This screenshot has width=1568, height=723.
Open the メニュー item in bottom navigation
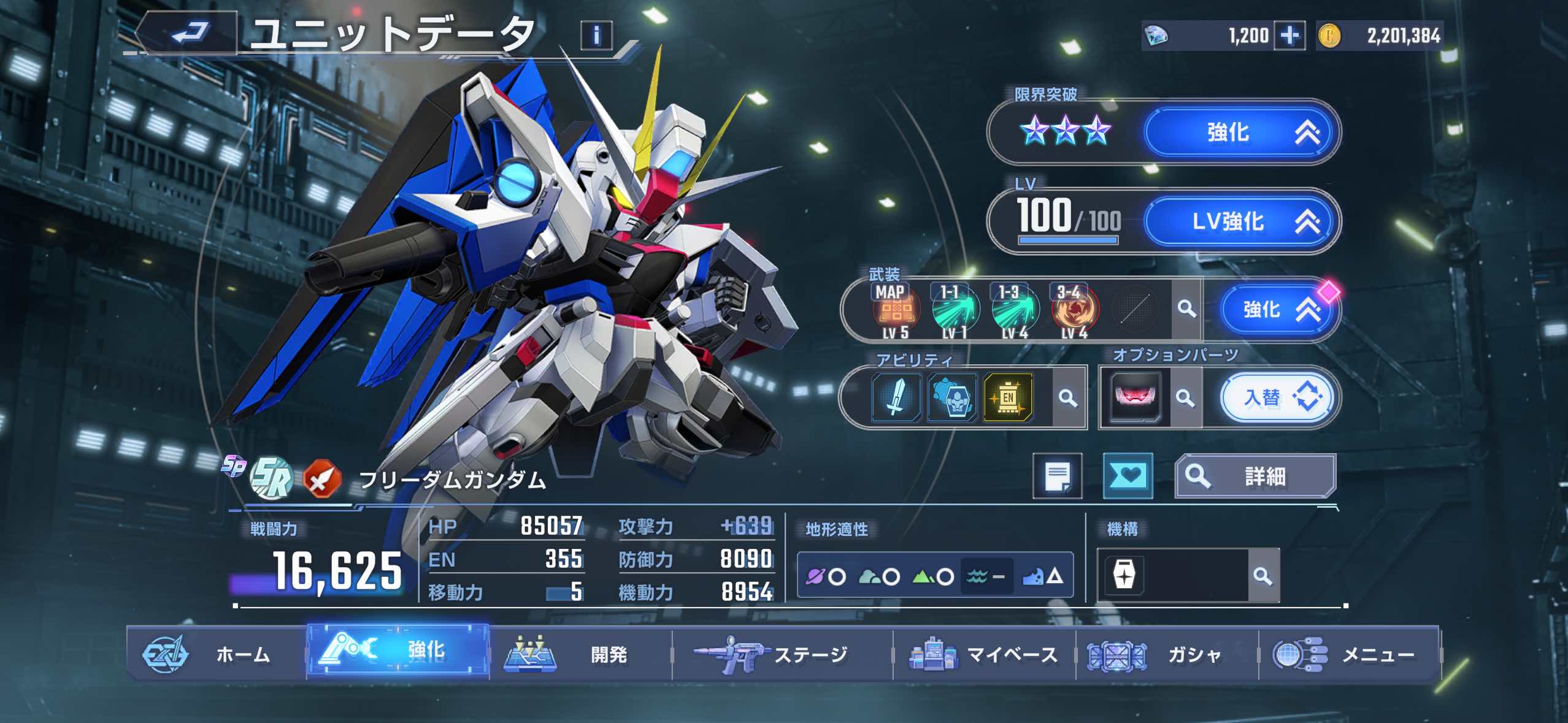pyautogui.click(x=1374, y=655)
